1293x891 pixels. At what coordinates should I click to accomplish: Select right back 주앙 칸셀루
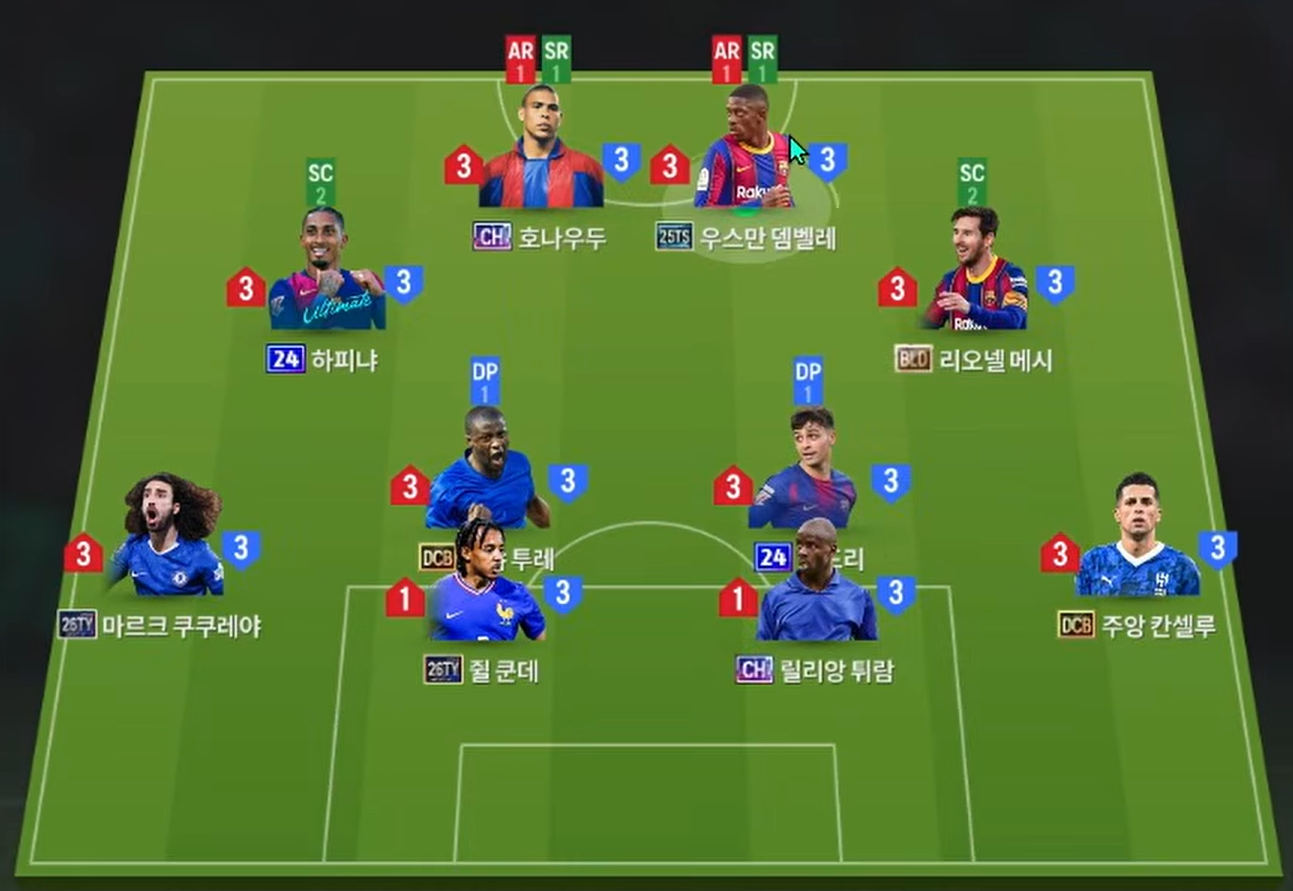tap(1138, 540)
